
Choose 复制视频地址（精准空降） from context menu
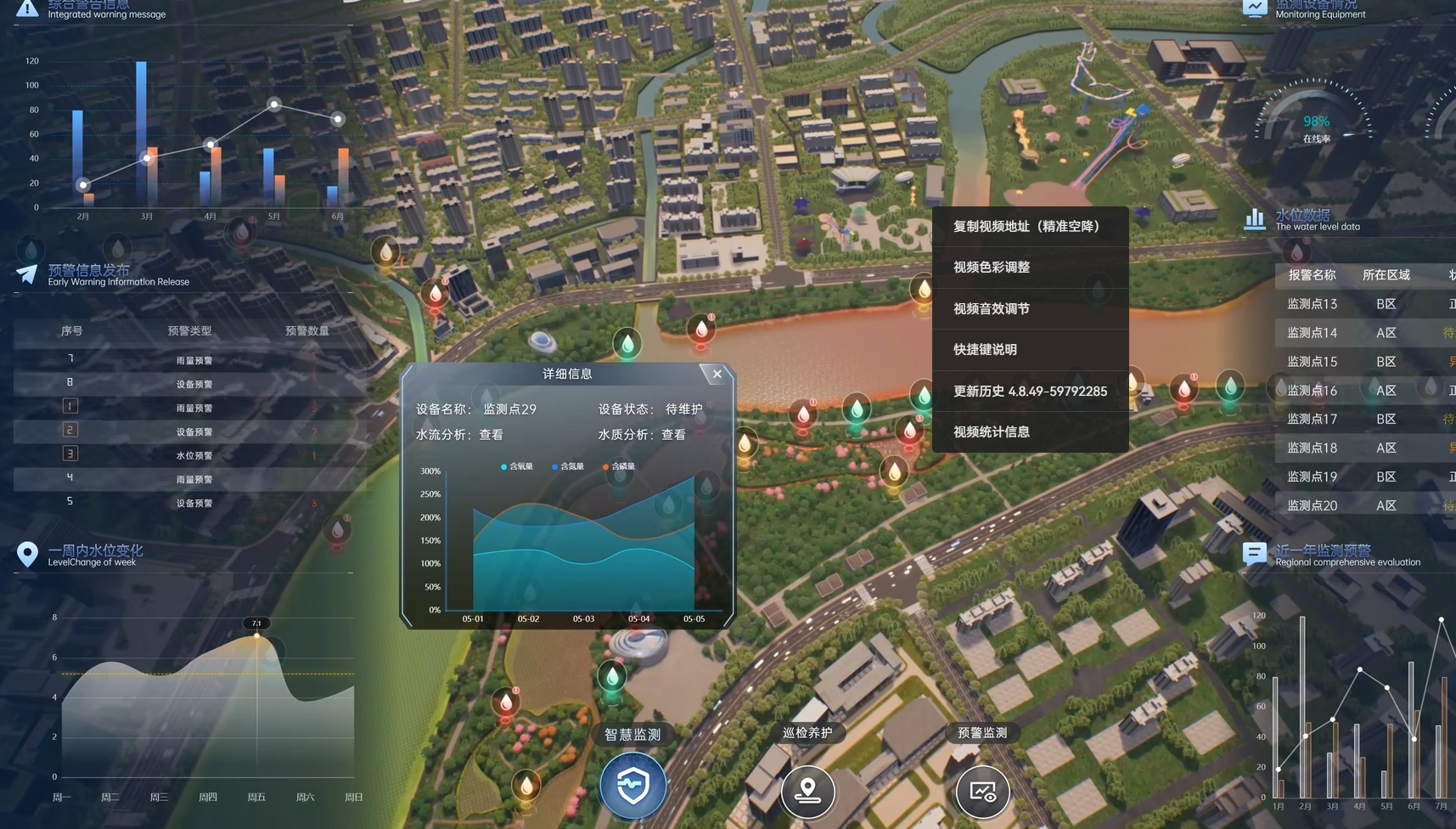point(1026,227)
